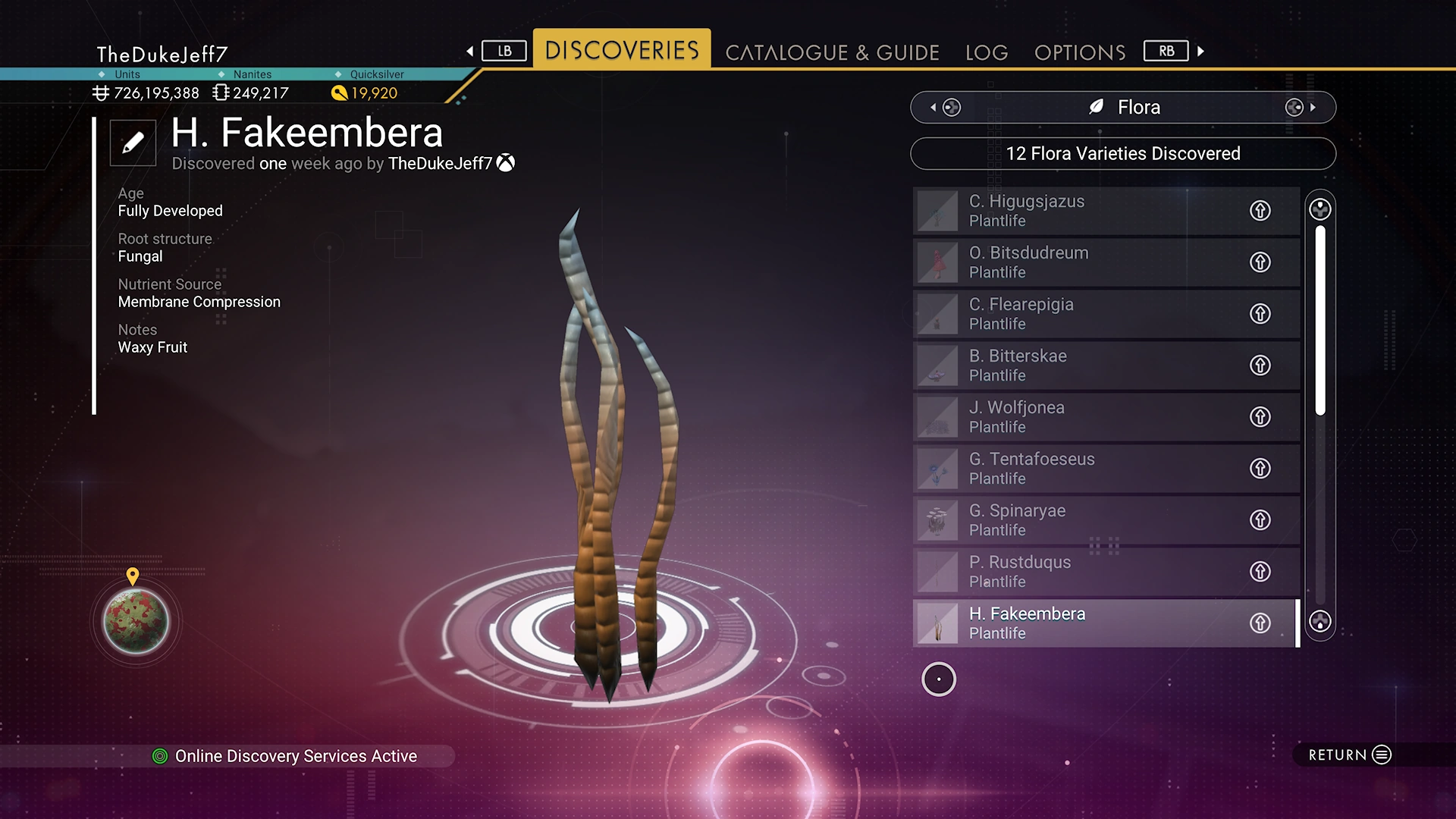Open the Log tab
Image resolution: width=1456 pixels, height=819 pixels.
(987, 52)
